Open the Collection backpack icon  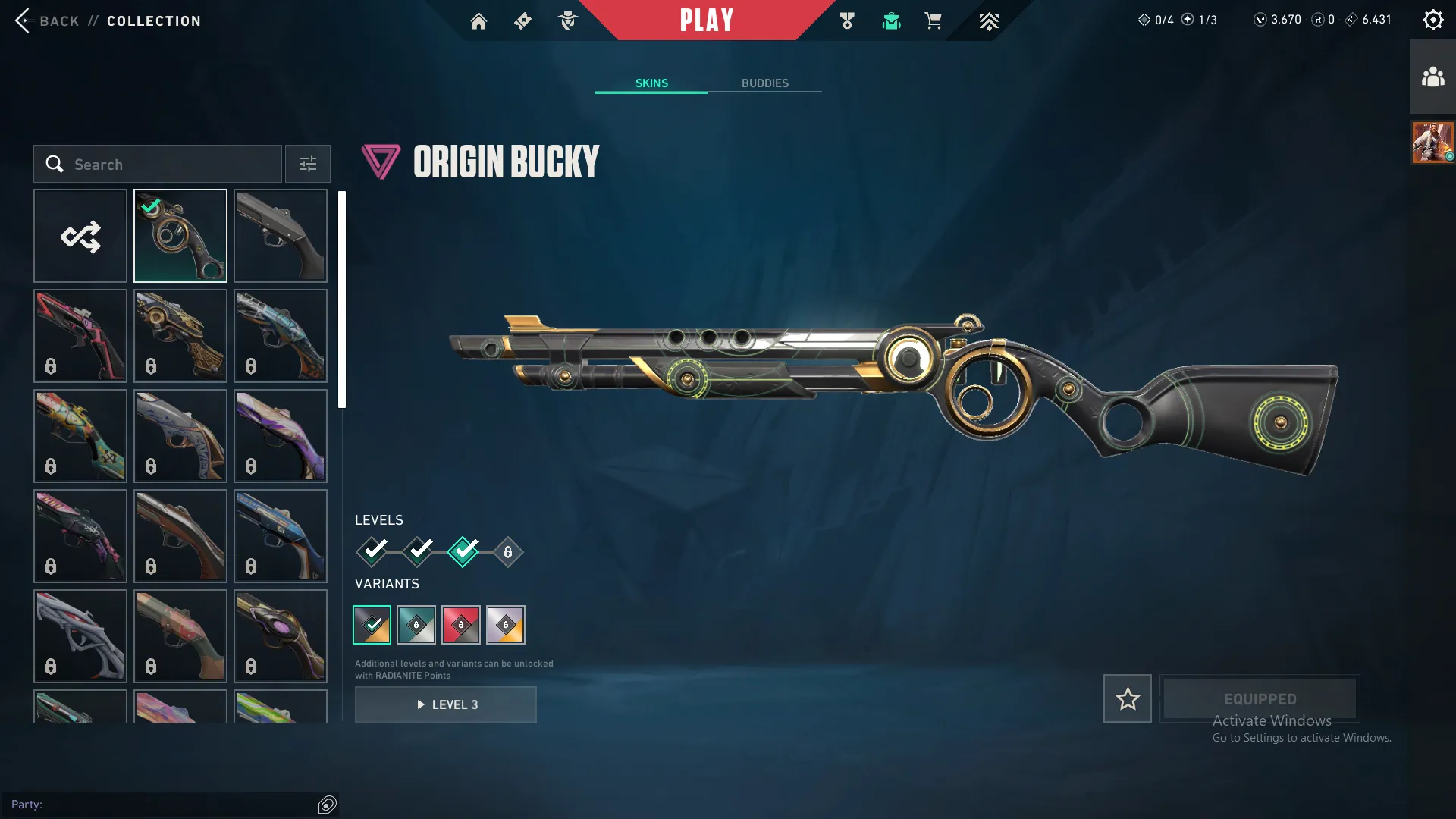pos(891,20)
